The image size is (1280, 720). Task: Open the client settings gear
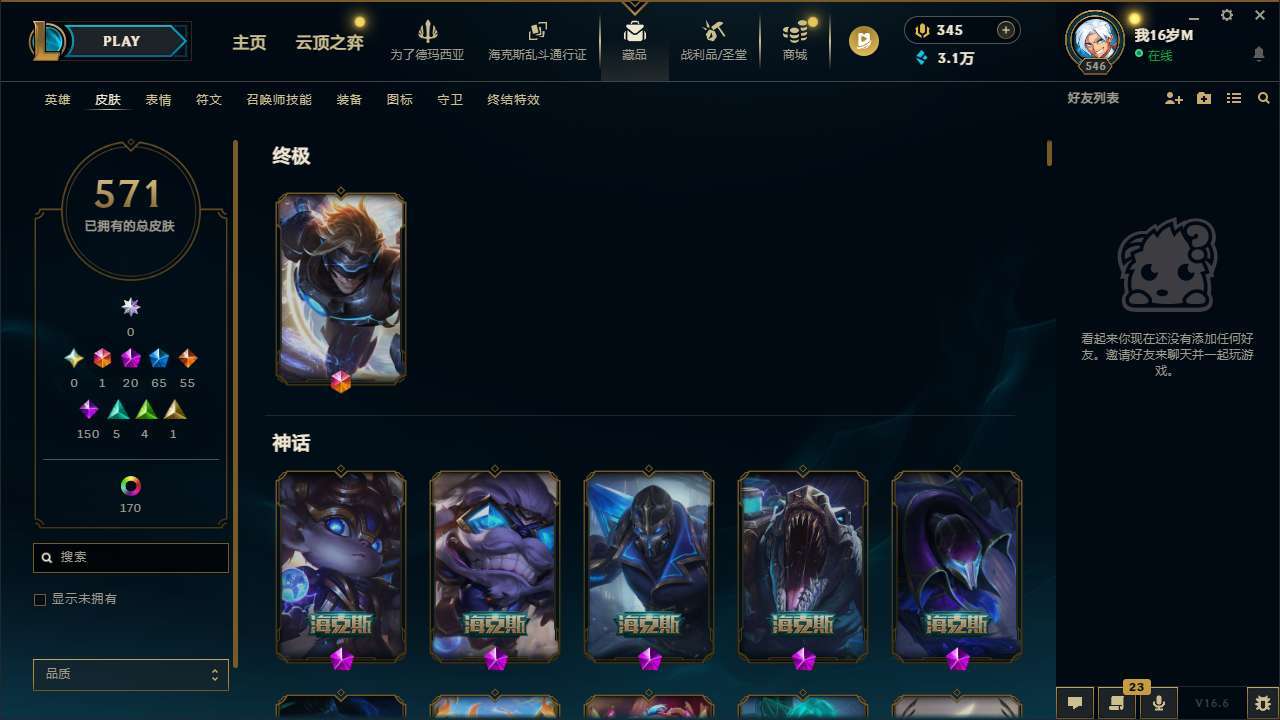pos(1226,15)
